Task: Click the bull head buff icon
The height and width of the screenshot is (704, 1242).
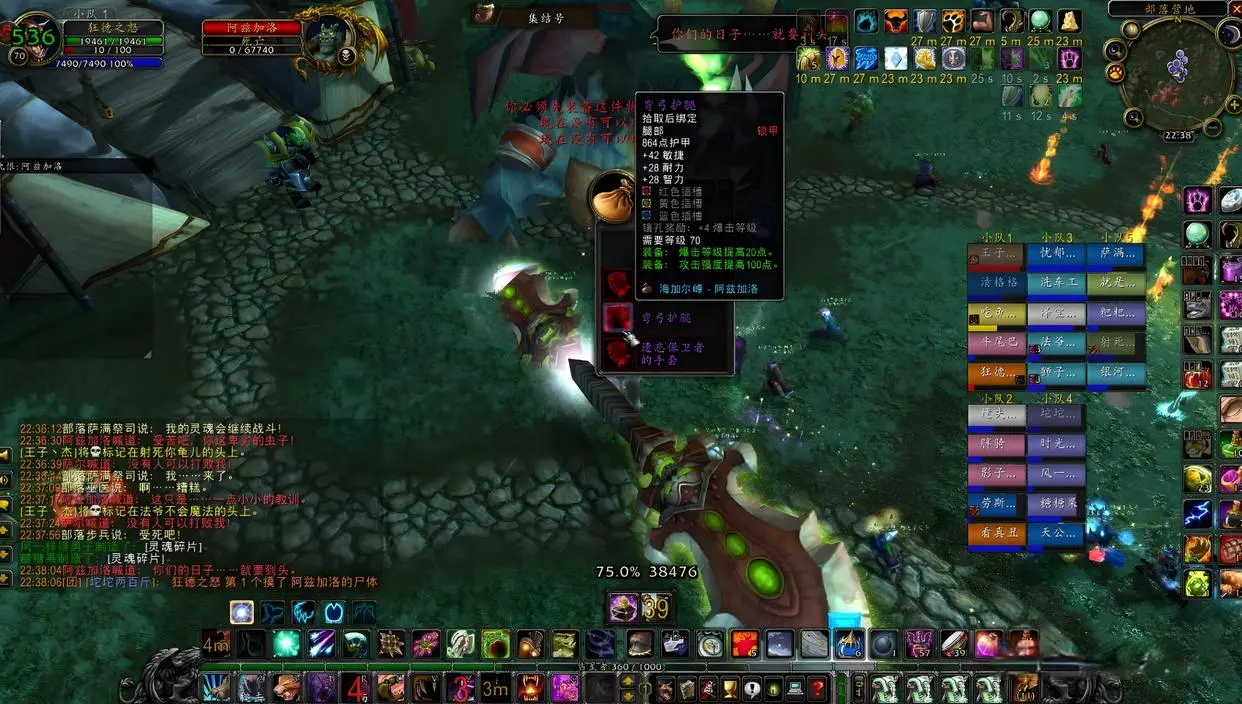Action: tap(895, 22)
